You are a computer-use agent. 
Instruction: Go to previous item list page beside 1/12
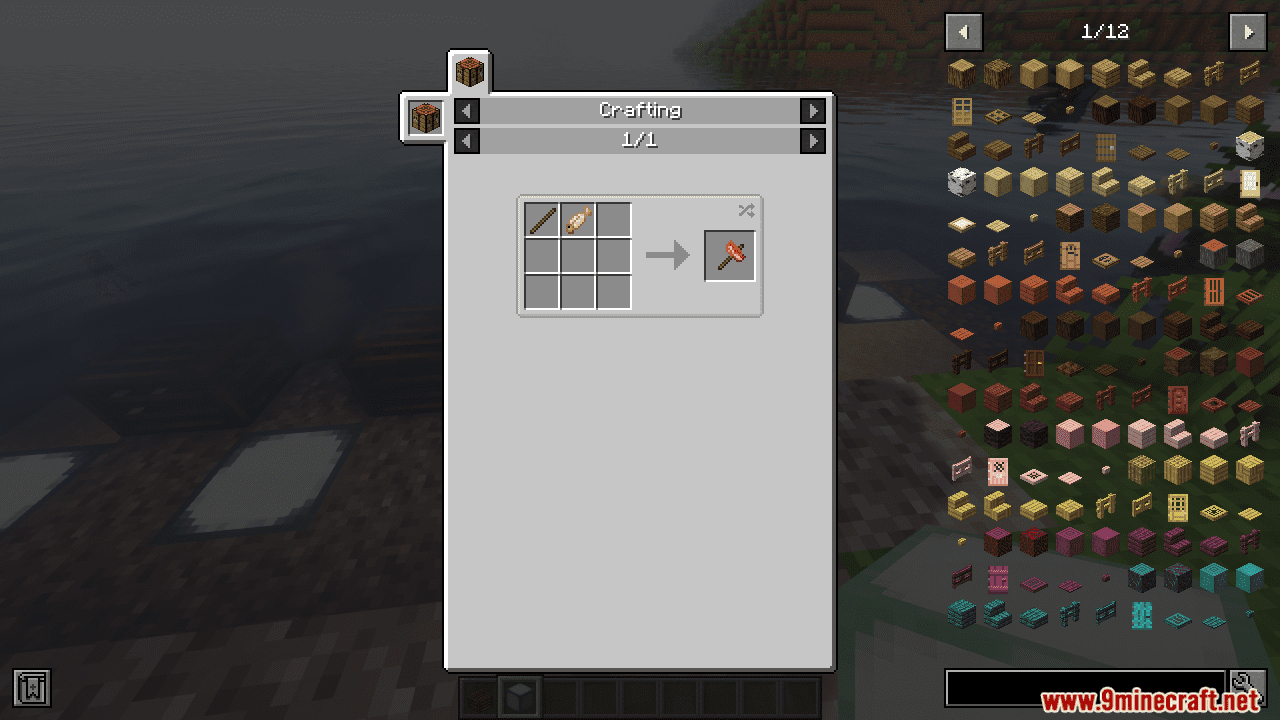(x=964, y=32)
